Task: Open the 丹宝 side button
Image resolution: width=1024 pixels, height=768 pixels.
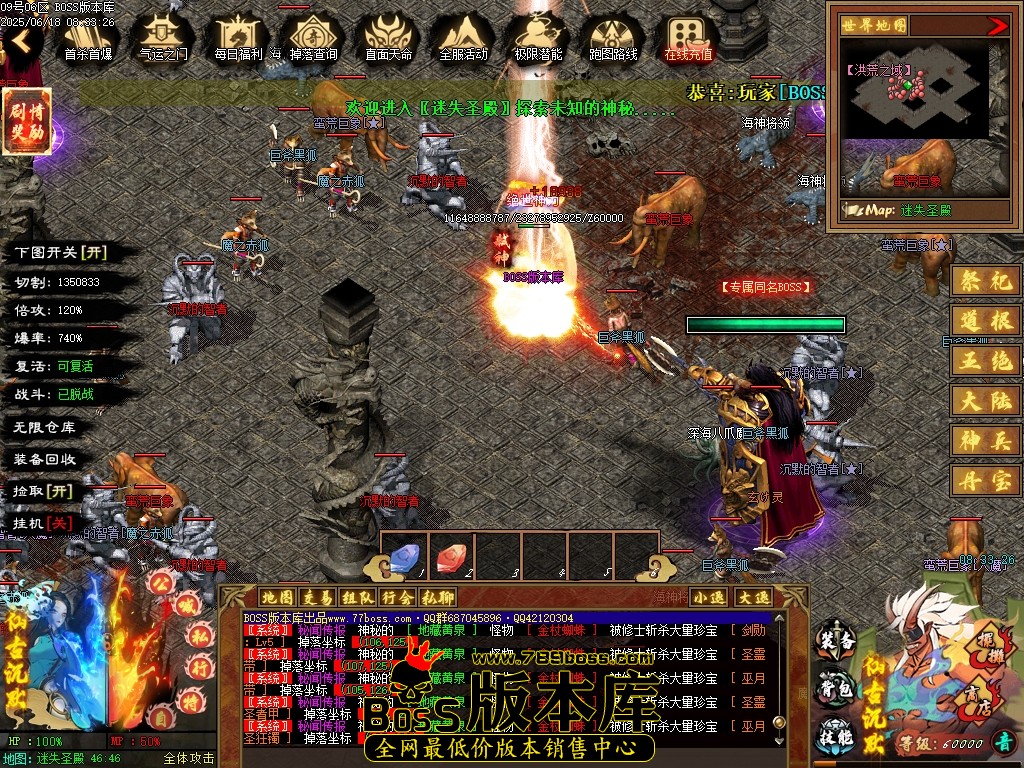Action: pyautogui.click(x=984, y=480)
